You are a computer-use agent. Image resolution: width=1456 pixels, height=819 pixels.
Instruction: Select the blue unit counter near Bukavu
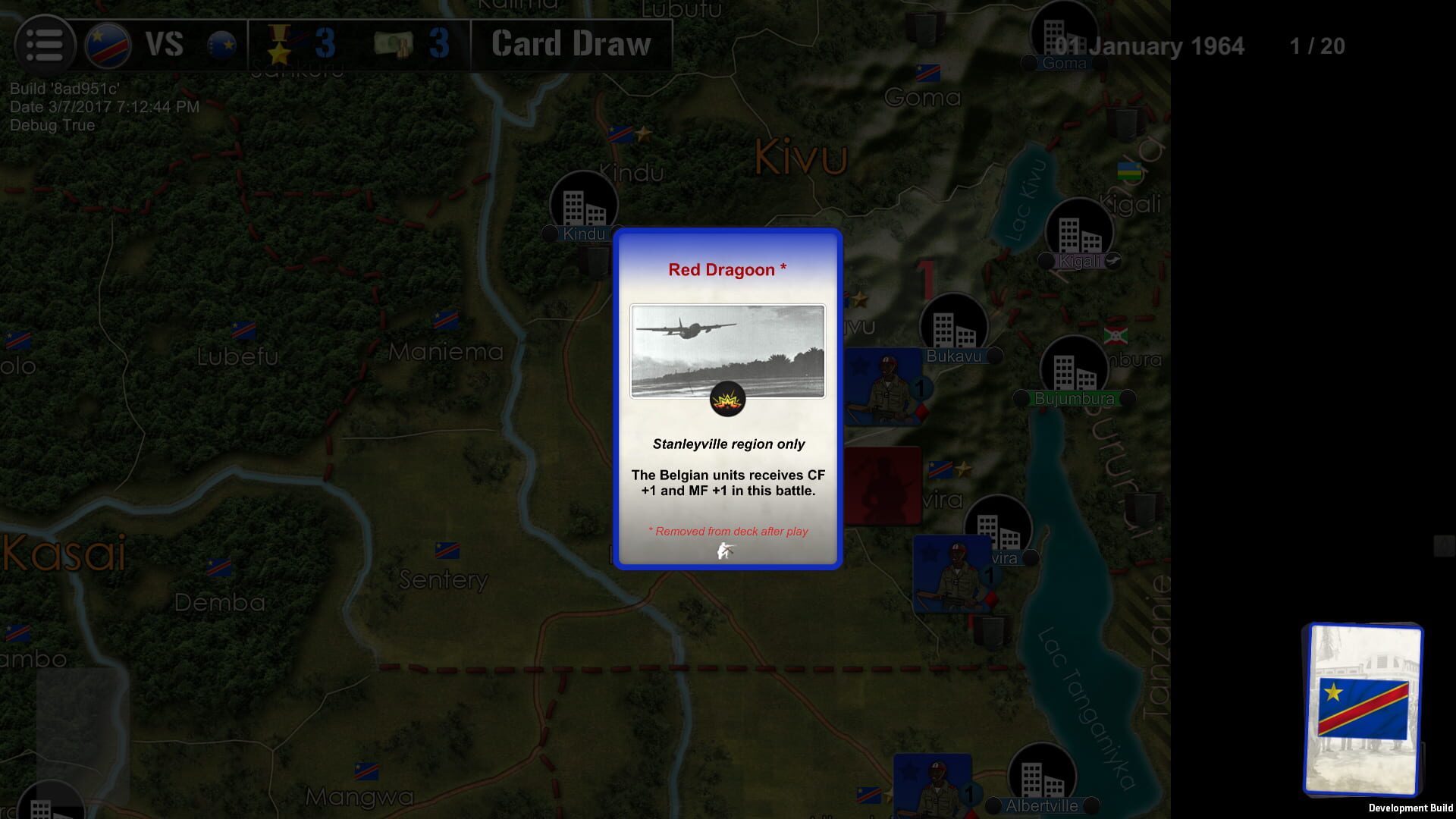tap(886, 387)
